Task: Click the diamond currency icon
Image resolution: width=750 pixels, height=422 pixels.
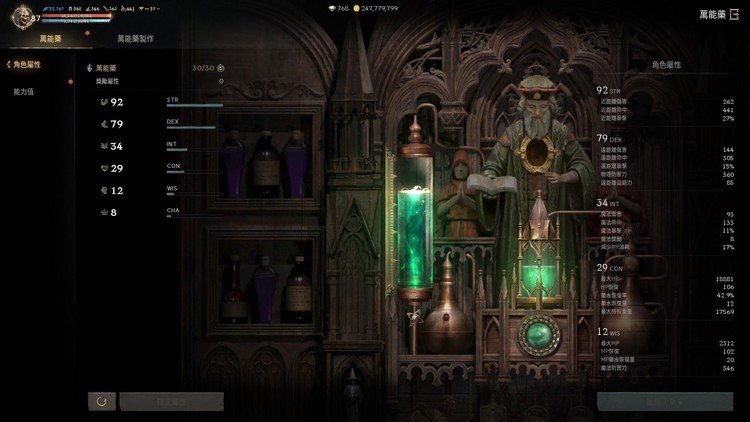Action: point(332,8)
